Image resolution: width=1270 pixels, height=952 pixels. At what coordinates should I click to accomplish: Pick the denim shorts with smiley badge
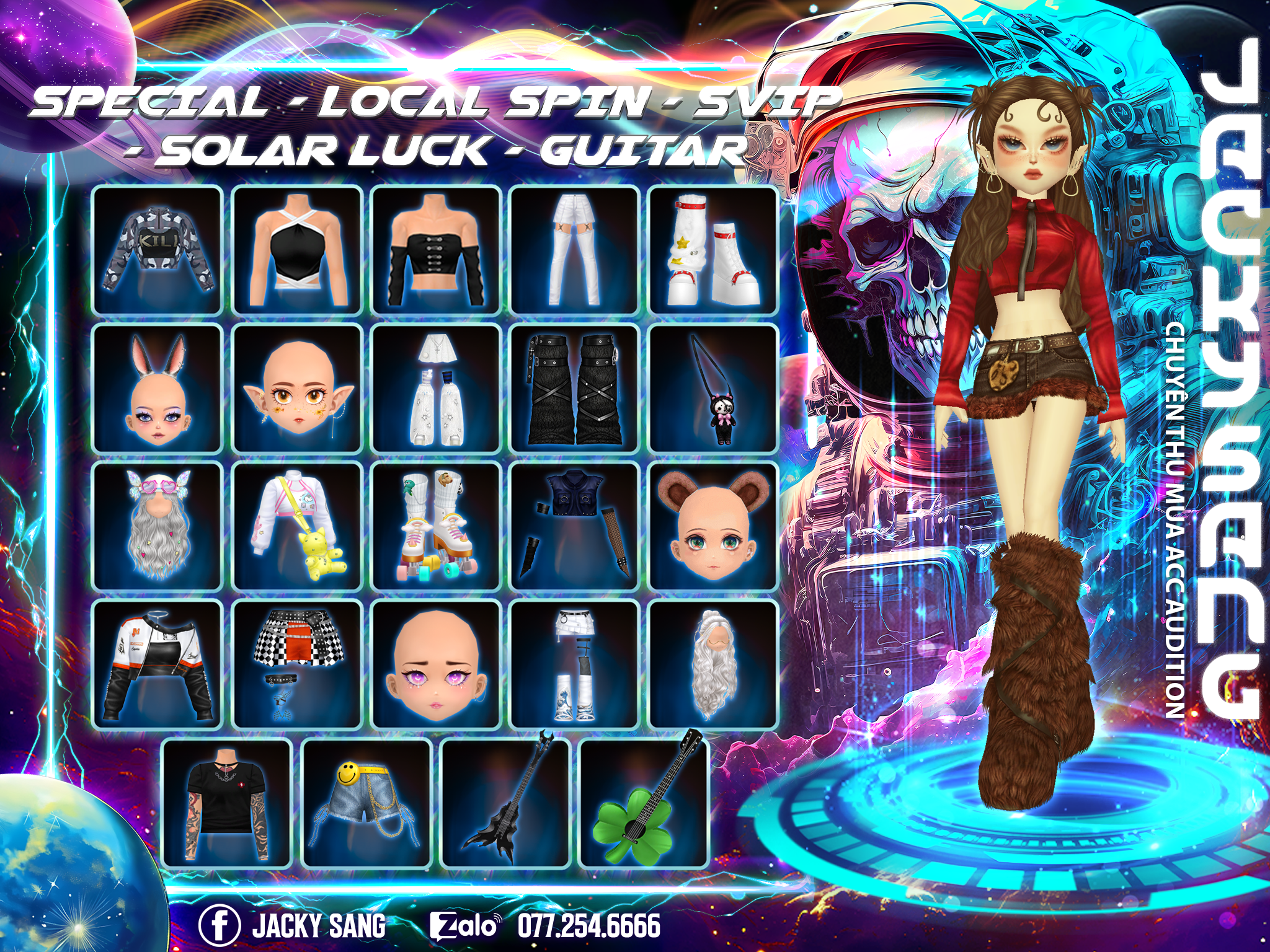pos(366,803)
